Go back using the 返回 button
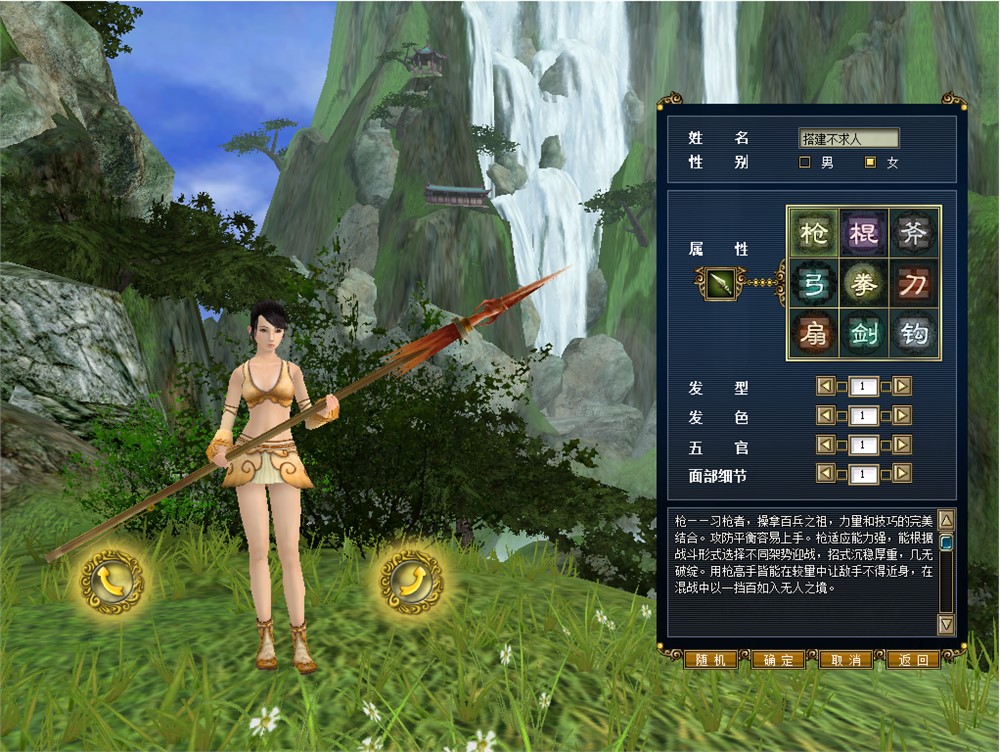Viewport: 1000px width, 752px height. (x=913, y=660)
